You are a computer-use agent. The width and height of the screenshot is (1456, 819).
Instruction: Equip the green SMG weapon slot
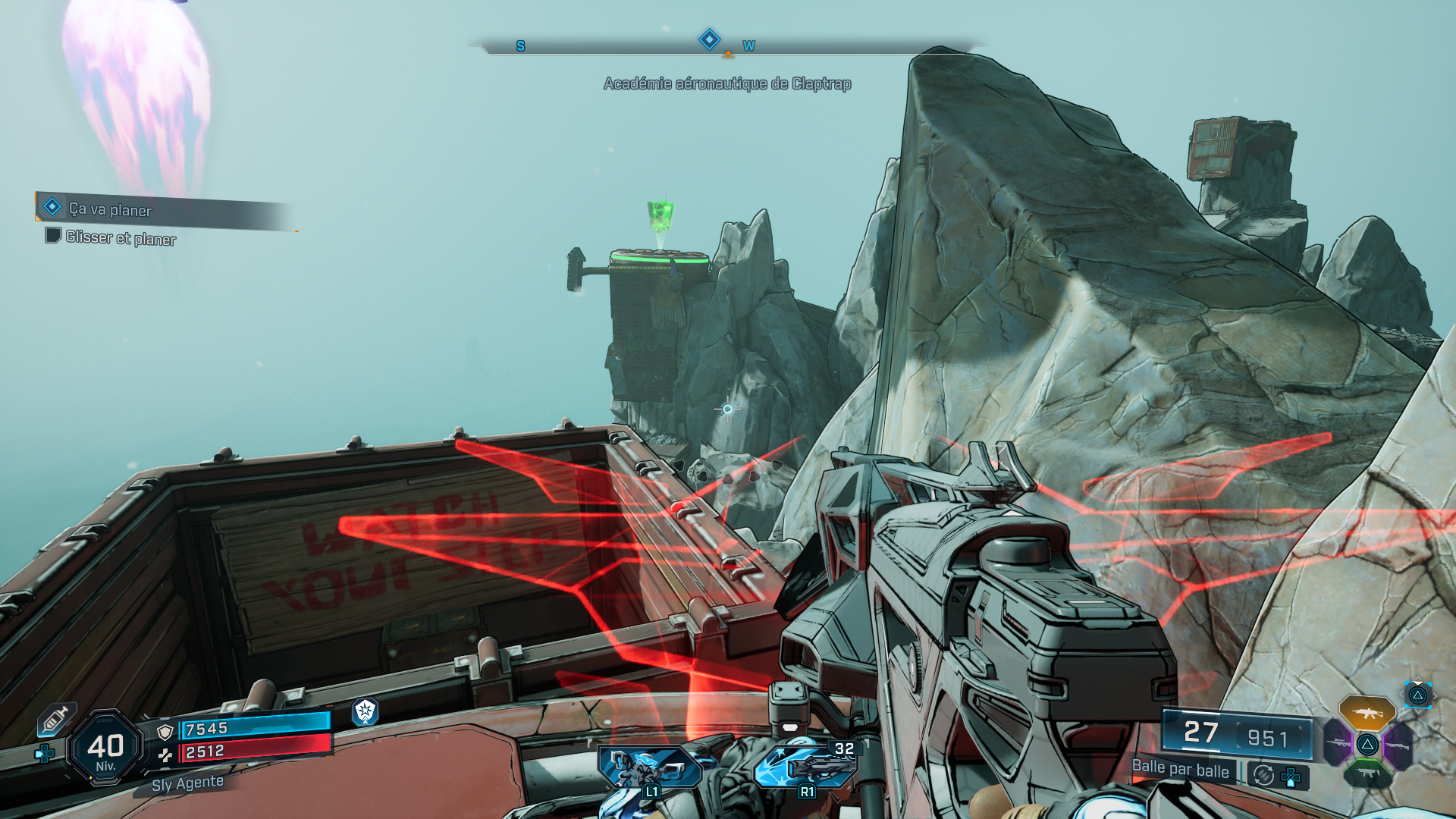coord(1367,773)
